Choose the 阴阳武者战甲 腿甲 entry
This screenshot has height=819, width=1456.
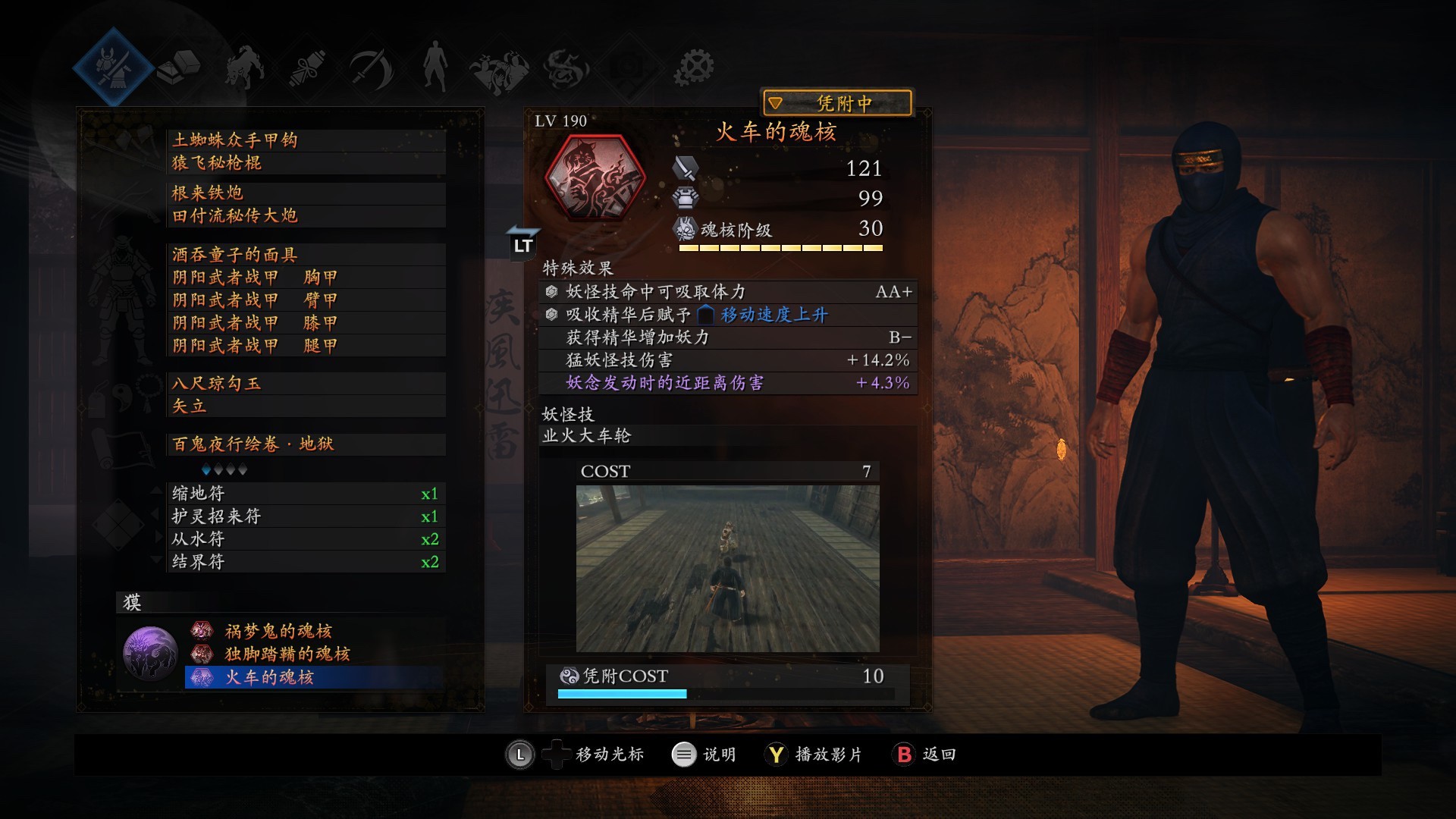303,346
